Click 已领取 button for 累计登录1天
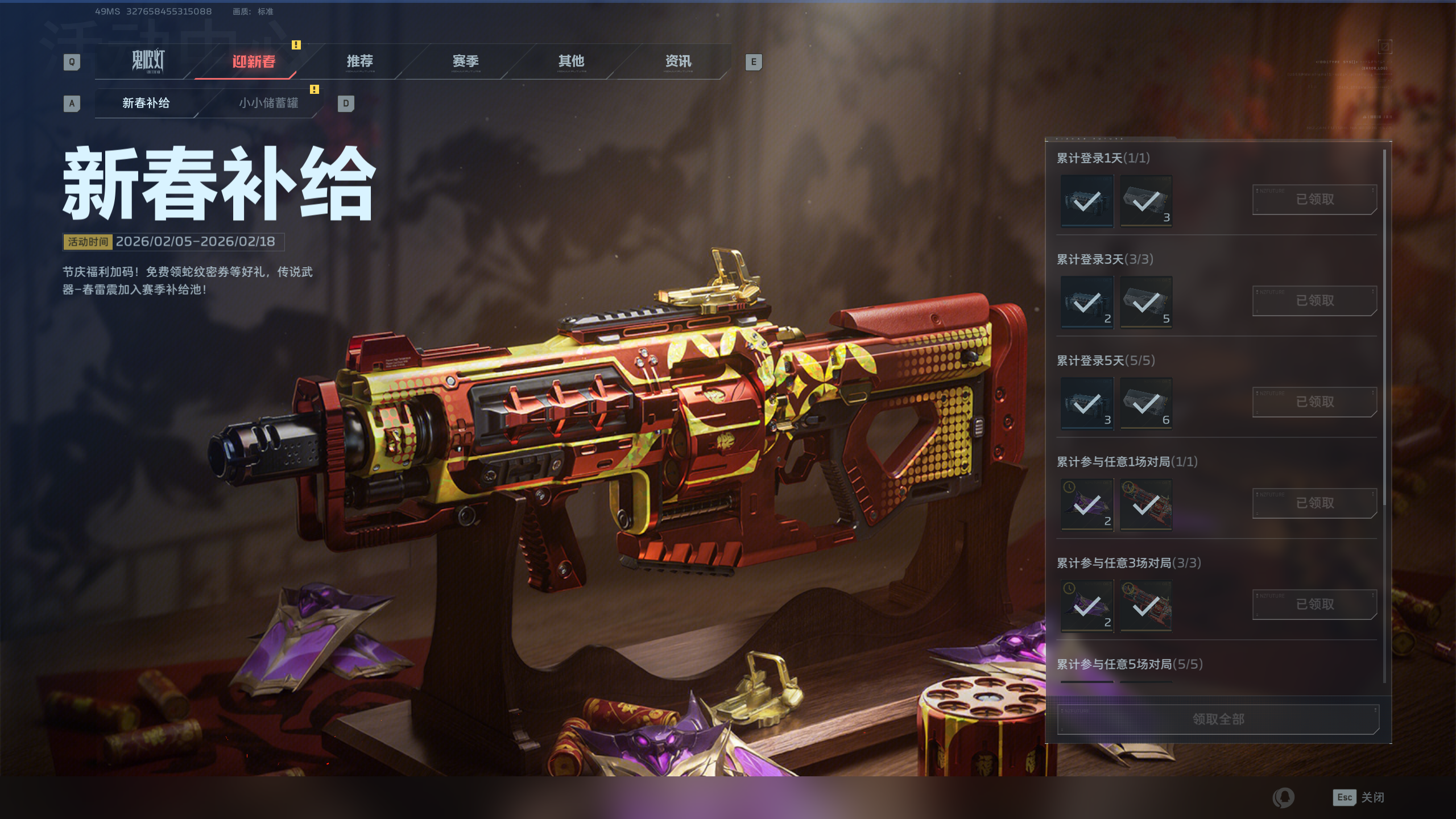 (1314, 200)
